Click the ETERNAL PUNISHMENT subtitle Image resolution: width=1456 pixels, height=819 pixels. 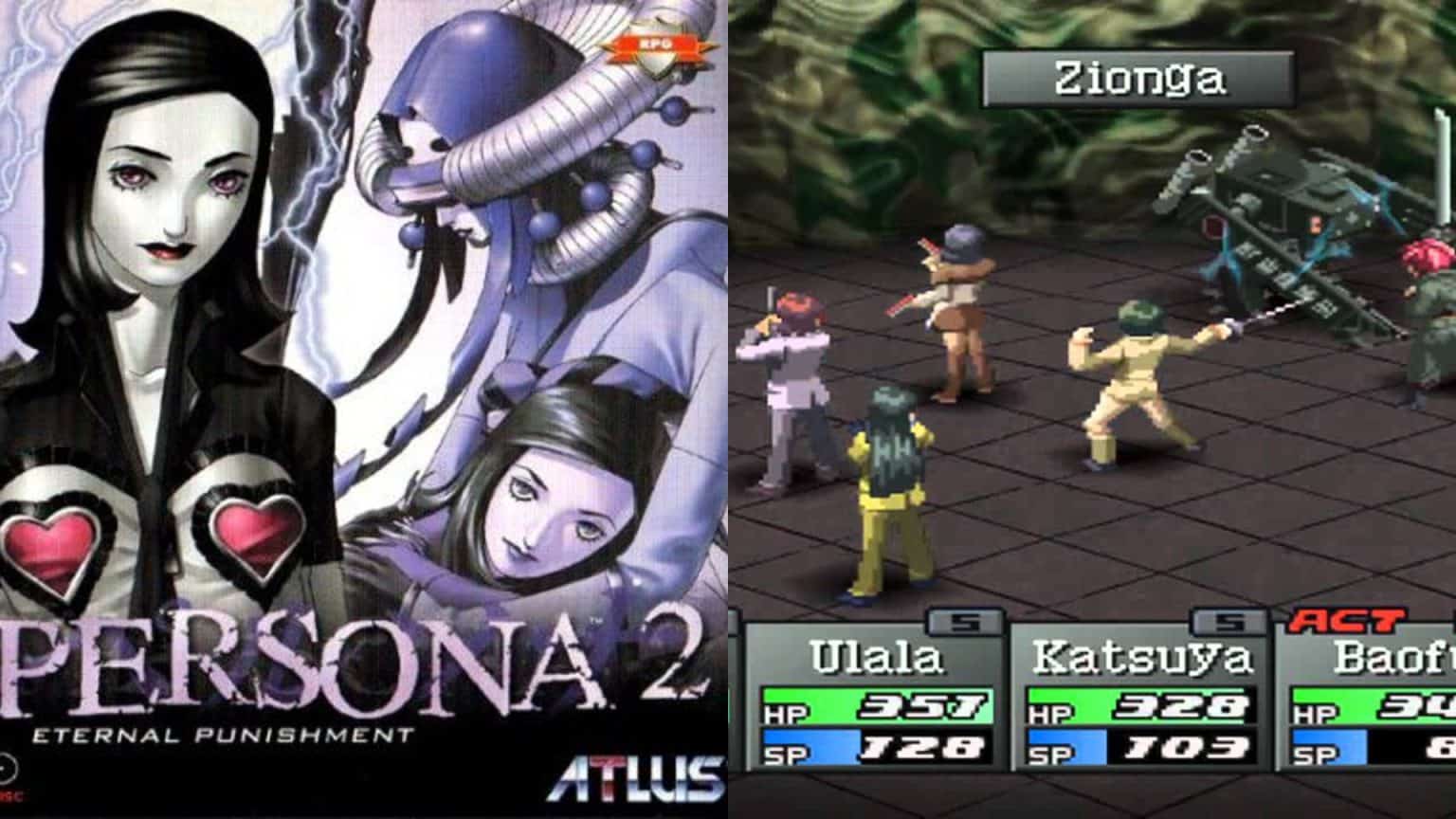coord(223,732)
